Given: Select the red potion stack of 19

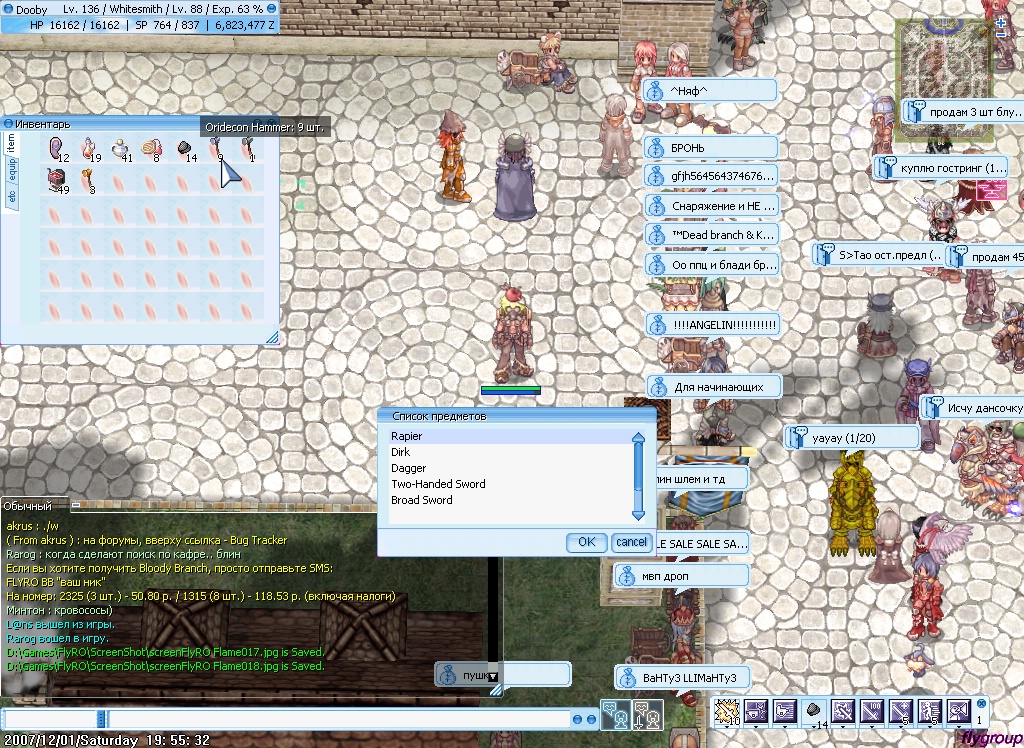Looking at the screenshot, I should click(89, 150).
